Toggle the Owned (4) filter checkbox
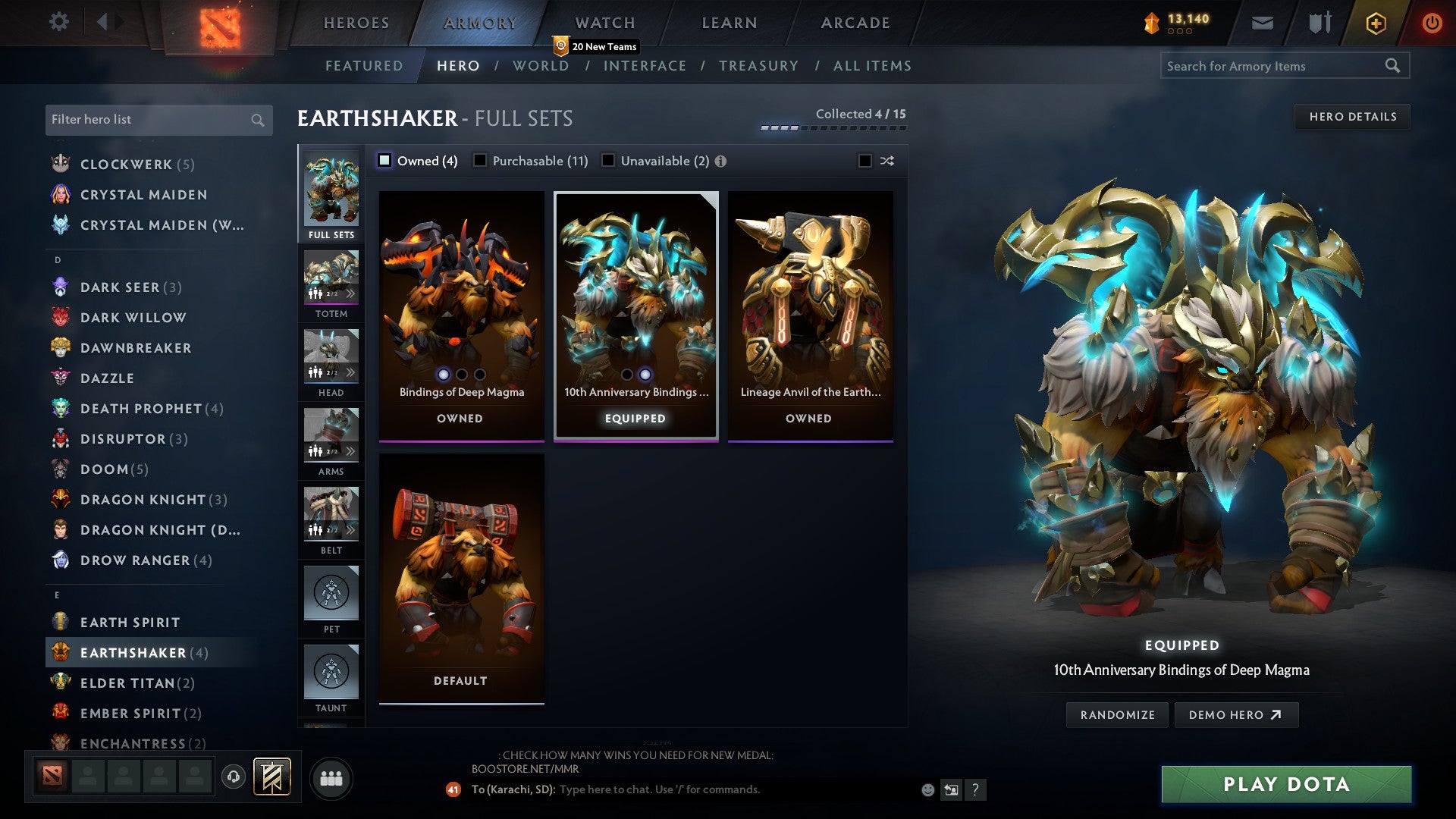 386,161
